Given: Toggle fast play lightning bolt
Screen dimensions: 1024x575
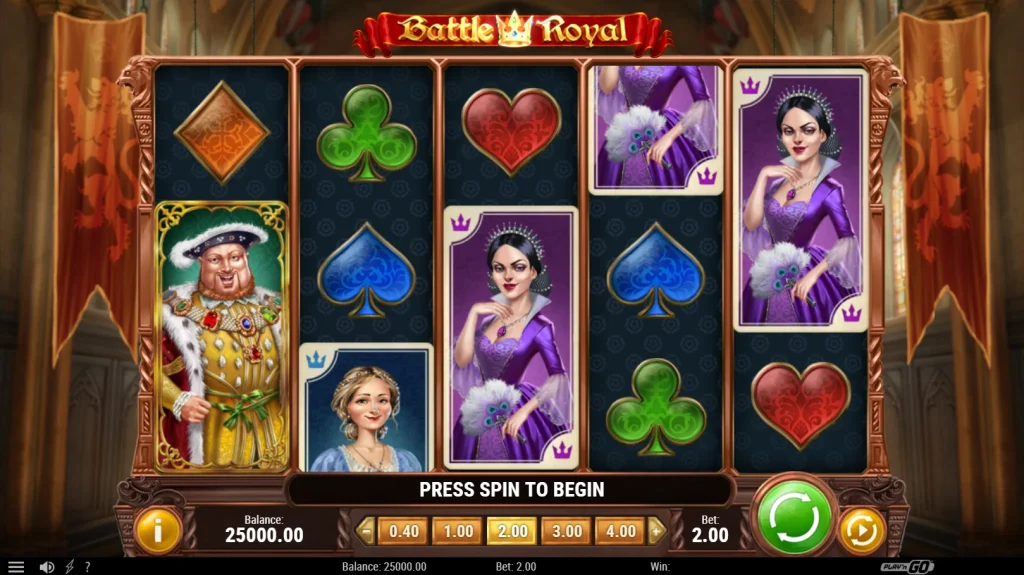Looking at the screenshot, I should point(69,567).
